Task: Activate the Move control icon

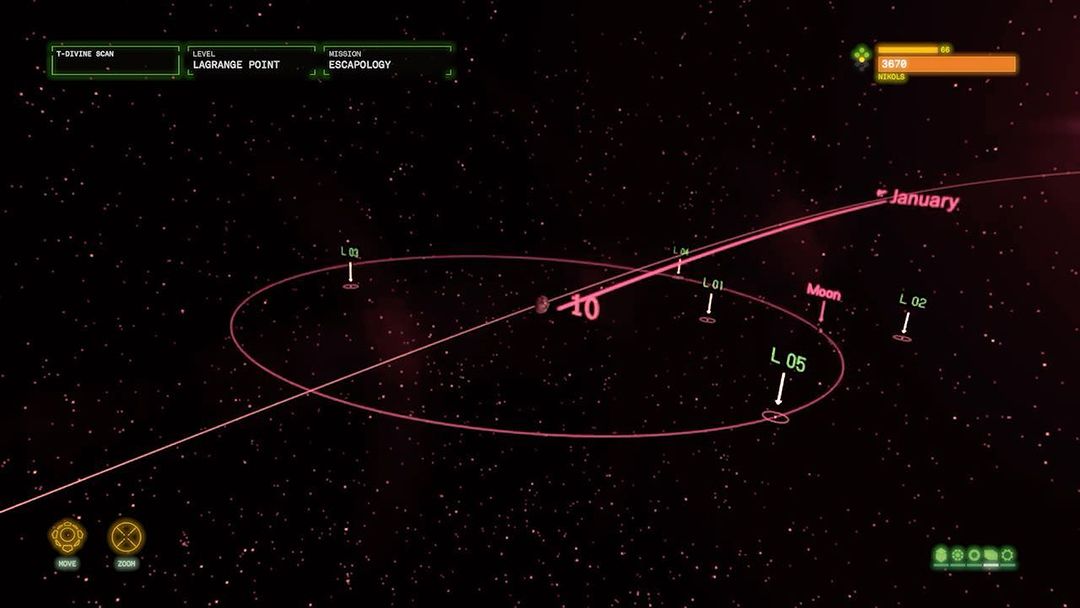Action: tap(67, 537)
